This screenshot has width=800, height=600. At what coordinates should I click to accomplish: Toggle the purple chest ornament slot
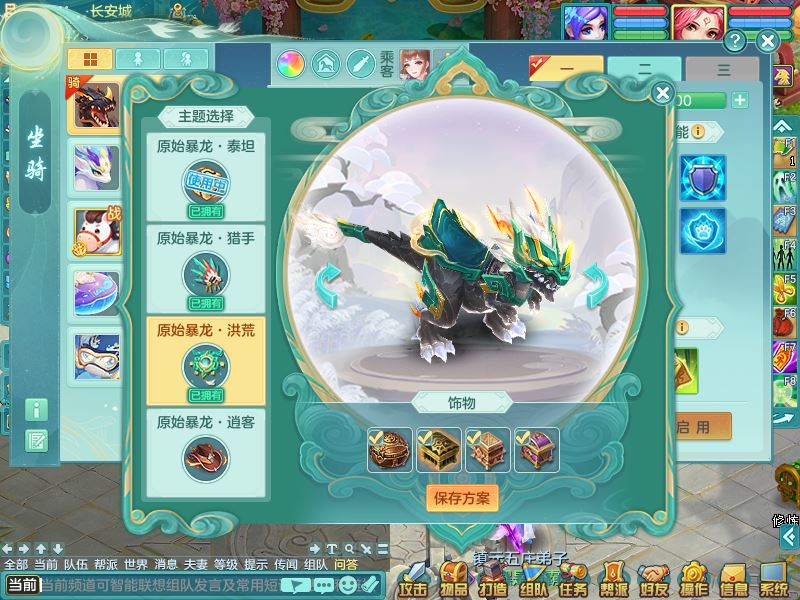(x=537, y=451)
